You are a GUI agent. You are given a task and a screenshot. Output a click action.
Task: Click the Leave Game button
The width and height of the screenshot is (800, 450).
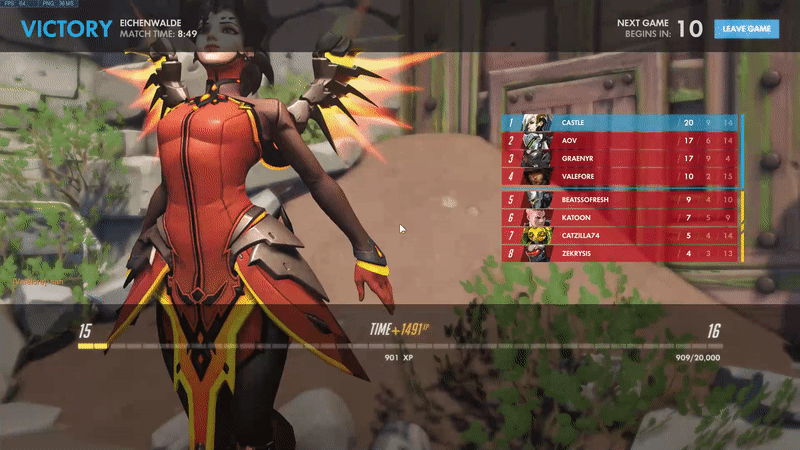tap(746, 29)
